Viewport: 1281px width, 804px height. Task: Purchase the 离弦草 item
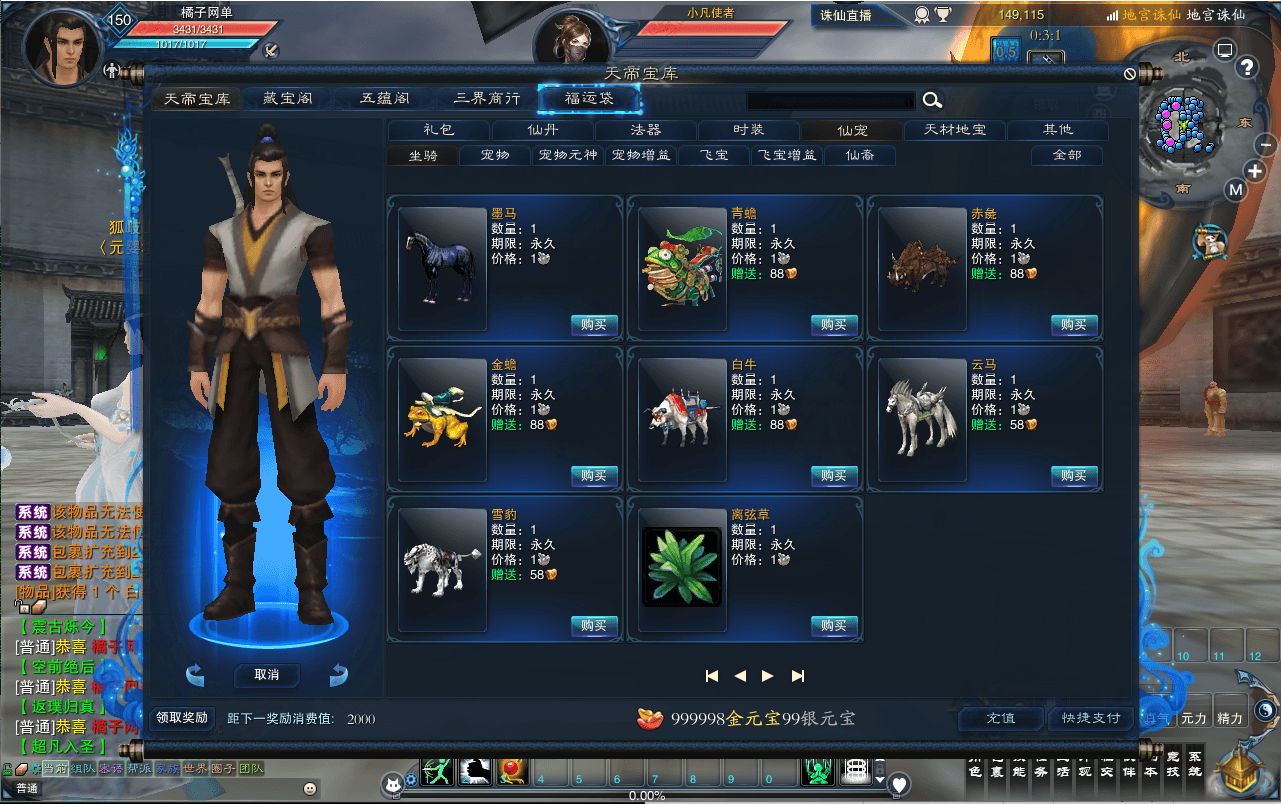(x=834, y=626)
